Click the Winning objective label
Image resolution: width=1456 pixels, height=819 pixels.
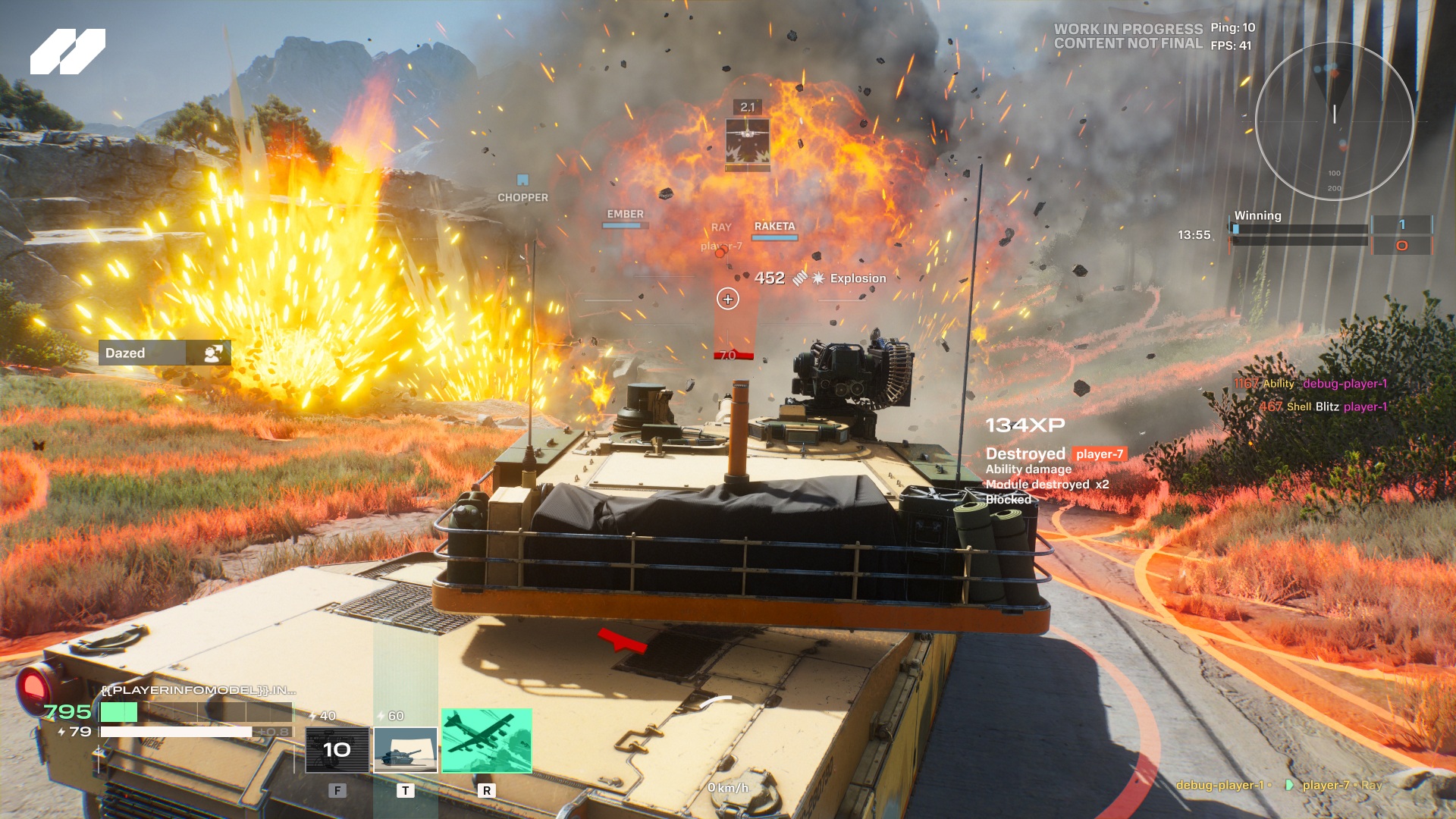coord(1259,215)
